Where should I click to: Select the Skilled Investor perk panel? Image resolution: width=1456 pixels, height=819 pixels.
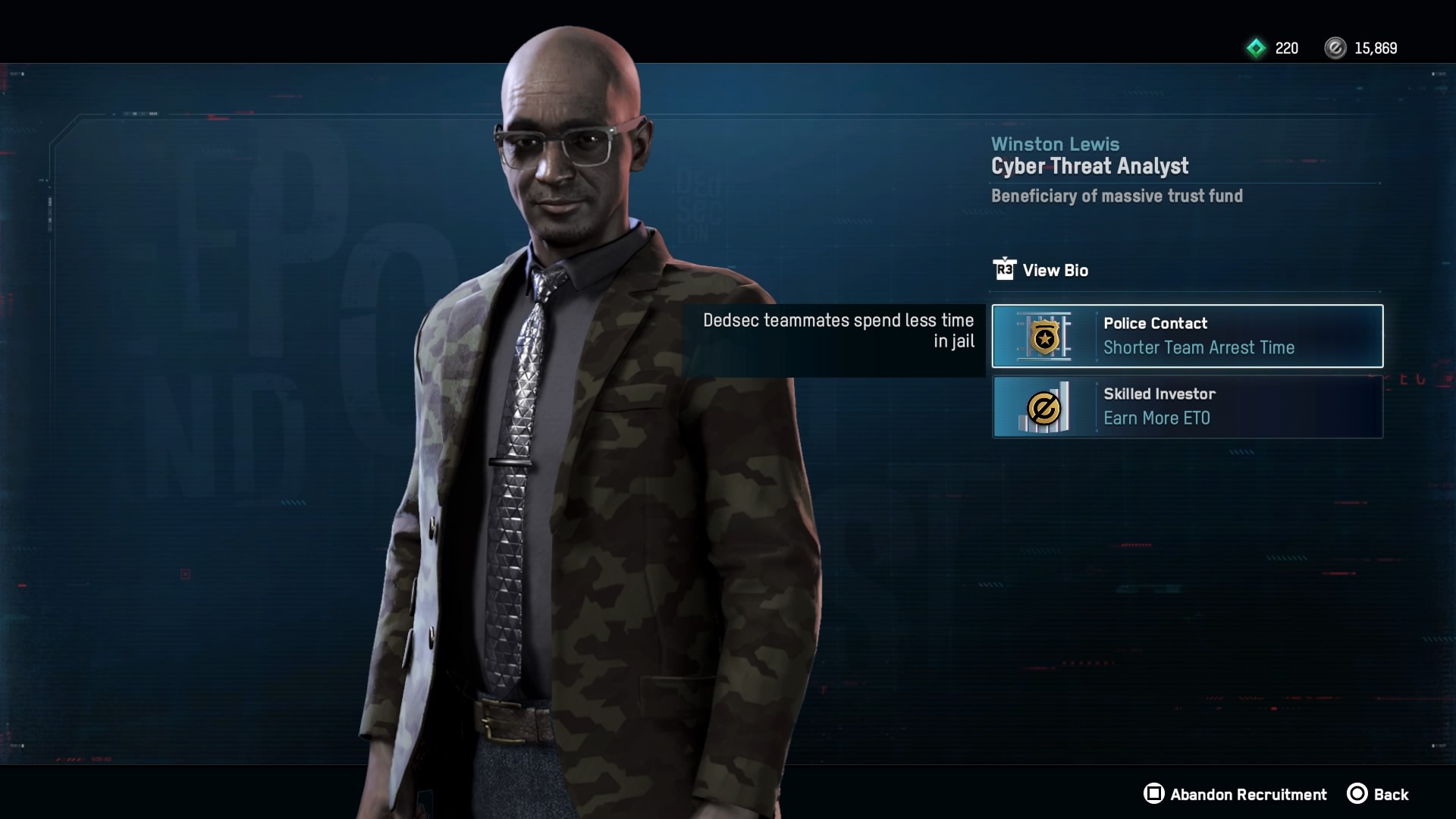[1186, 407]
